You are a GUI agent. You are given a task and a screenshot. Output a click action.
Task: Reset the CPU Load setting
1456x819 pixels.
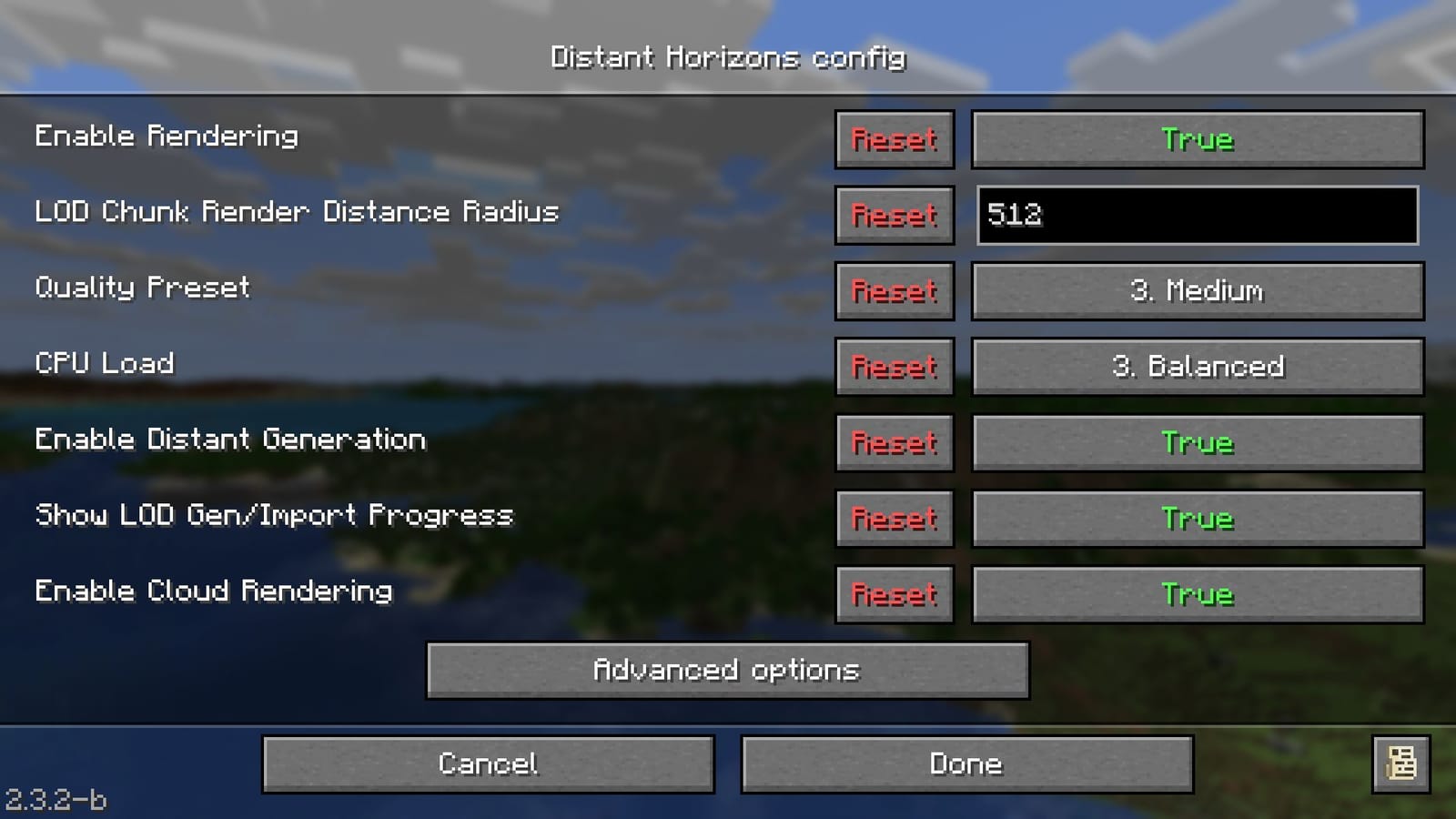click(x=893, y=367)
